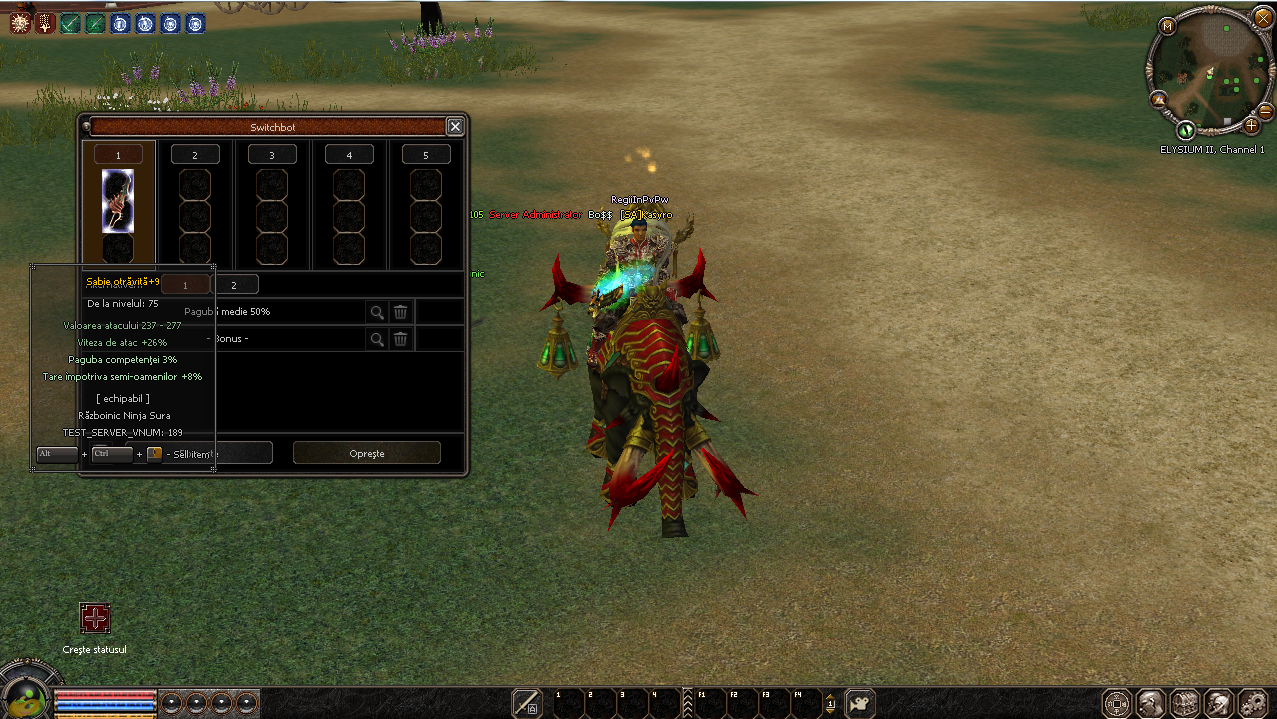
Task: Switch to Switchbot slot tab 2
Action: pos(195,155)
